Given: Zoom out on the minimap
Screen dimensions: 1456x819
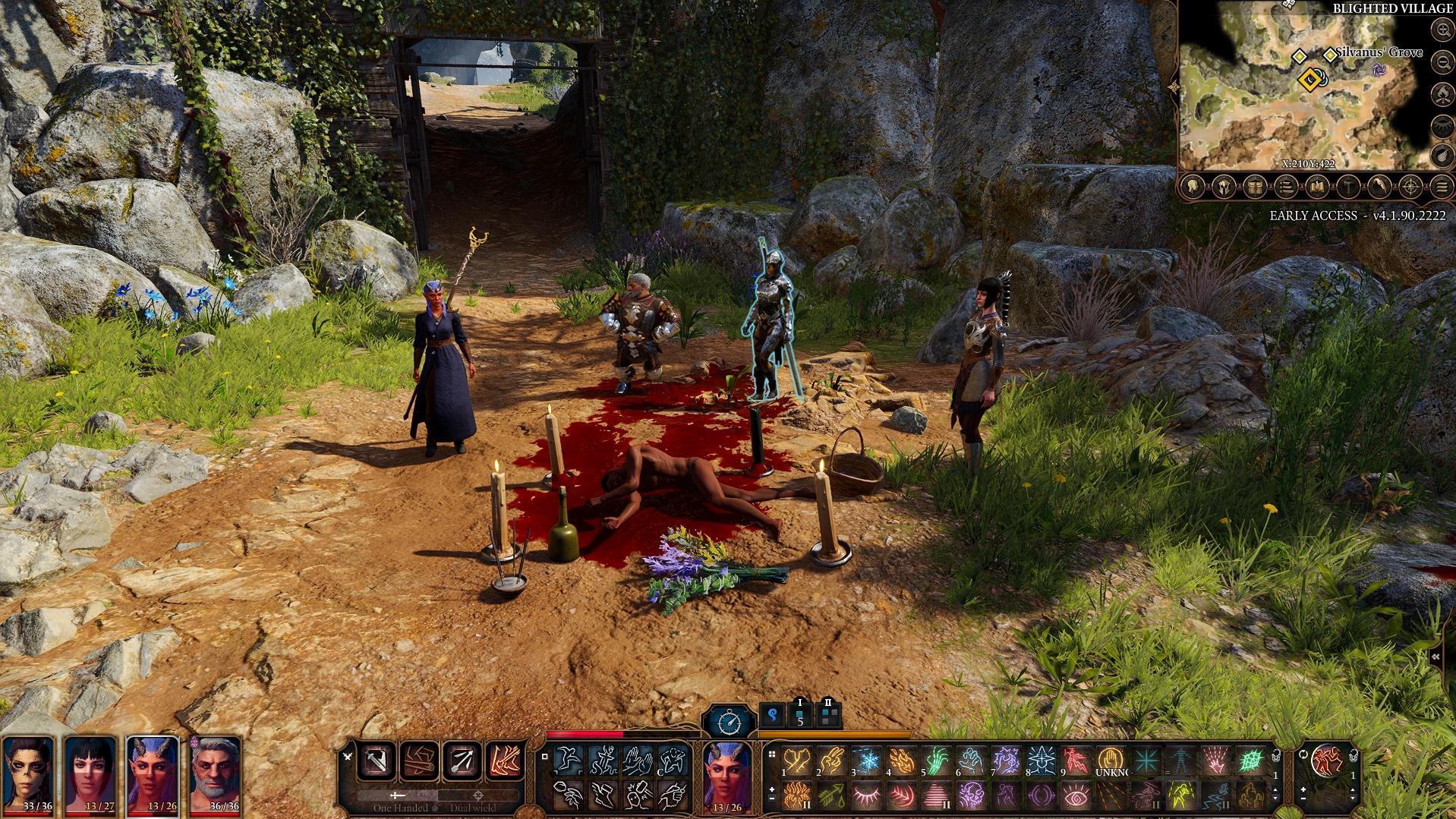Looking at the screenshot, I should [x=1442, y=63].
